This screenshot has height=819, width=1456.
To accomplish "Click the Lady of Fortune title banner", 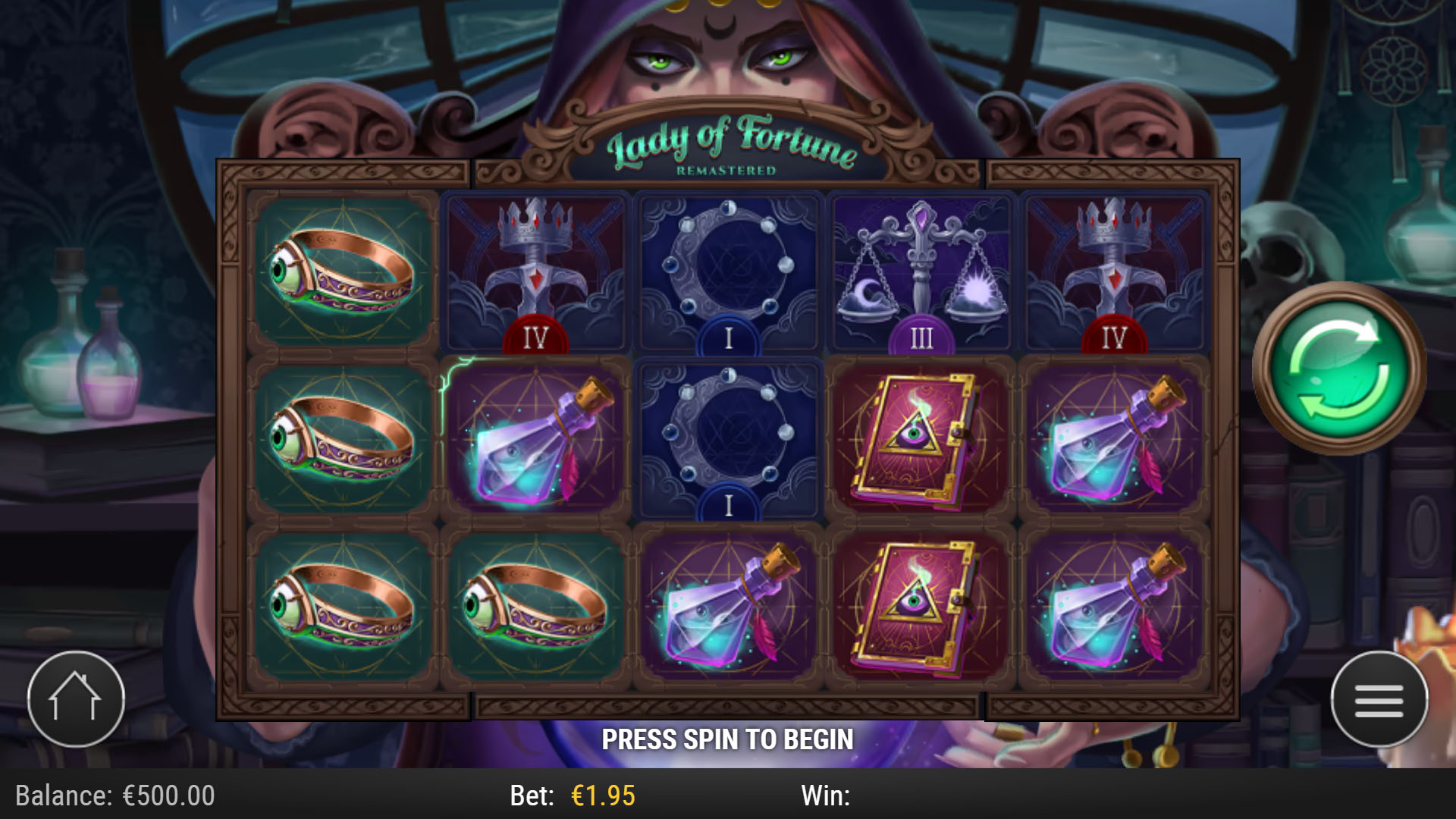I will point(730,144).
